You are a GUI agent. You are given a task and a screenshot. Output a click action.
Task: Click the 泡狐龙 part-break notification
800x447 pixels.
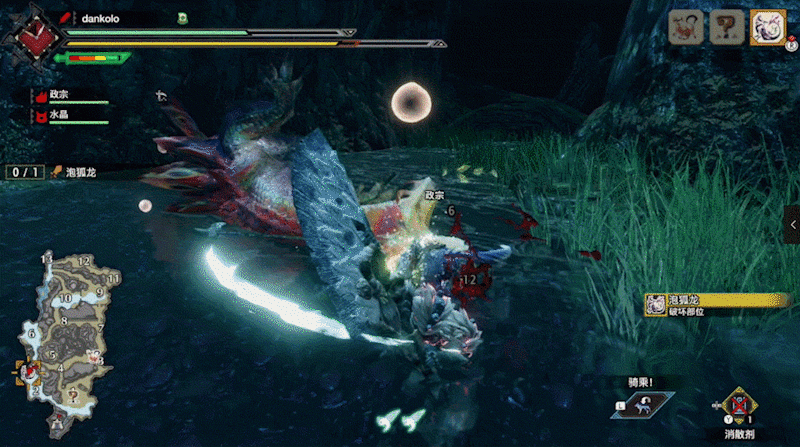pos(712,304)
